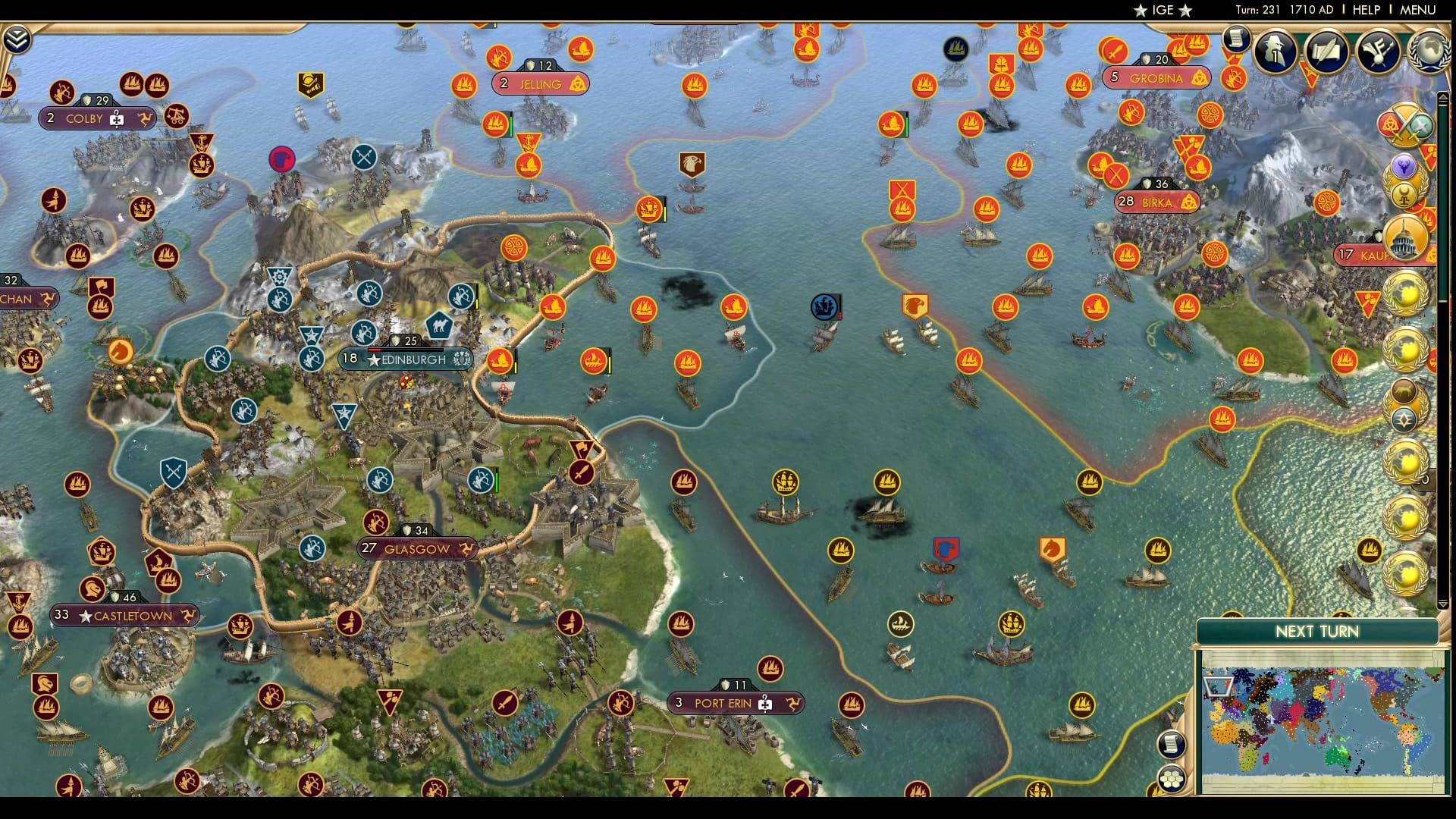Click the gold capitol building notification icon
The height and width of the screenshot is (819, 1456).
(x=1404, y=239)
